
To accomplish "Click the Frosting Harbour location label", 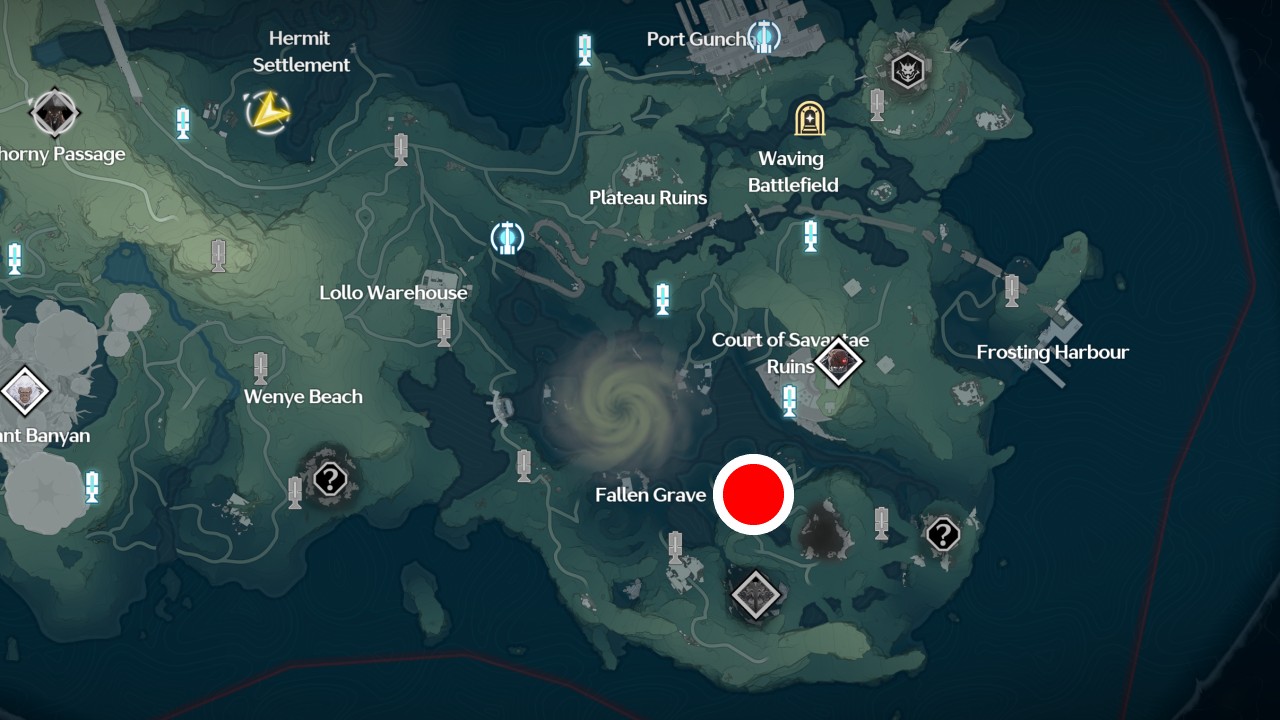I will pyautogui.click(x=1053, y=352).
